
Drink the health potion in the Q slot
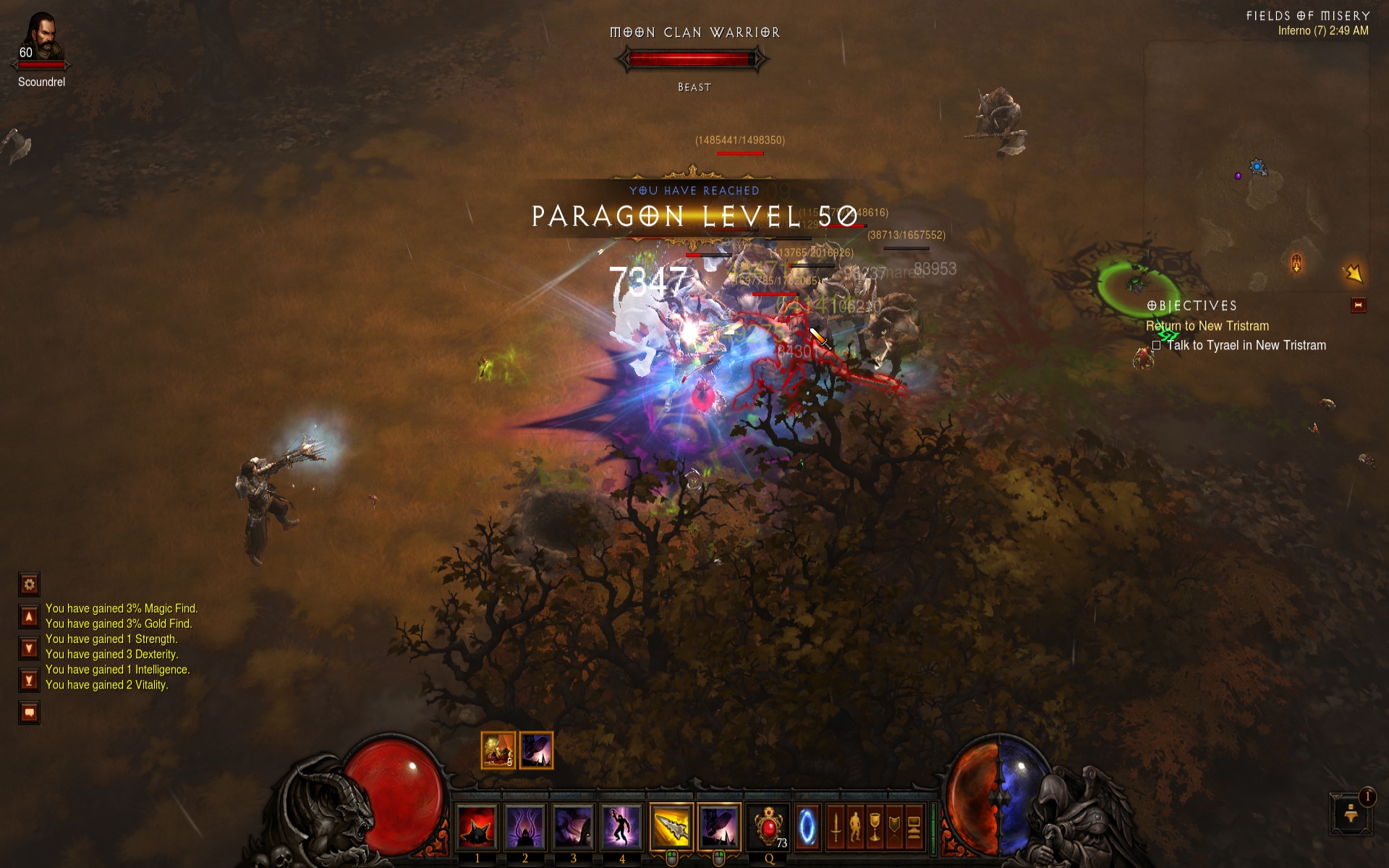click(x=769, y=827)
